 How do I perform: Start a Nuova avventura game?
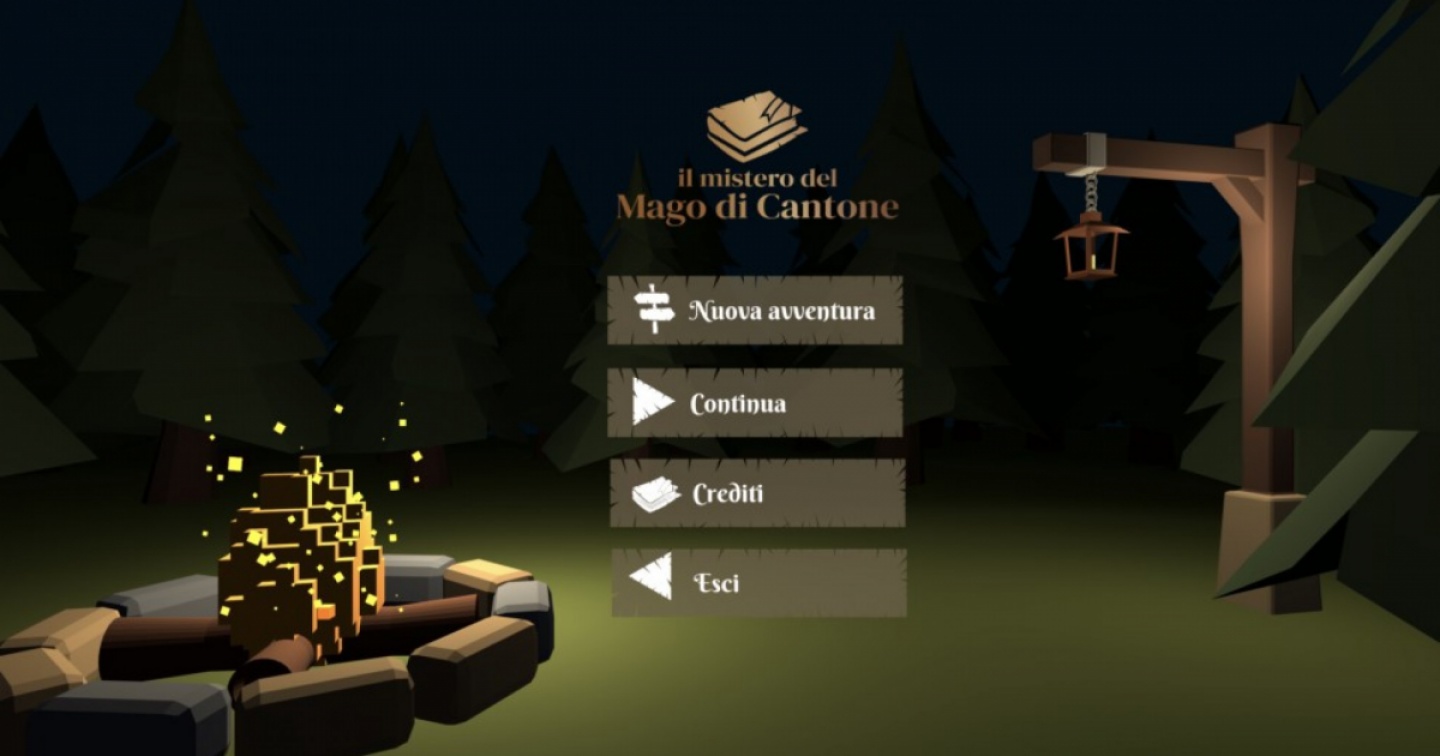[755, 311]
